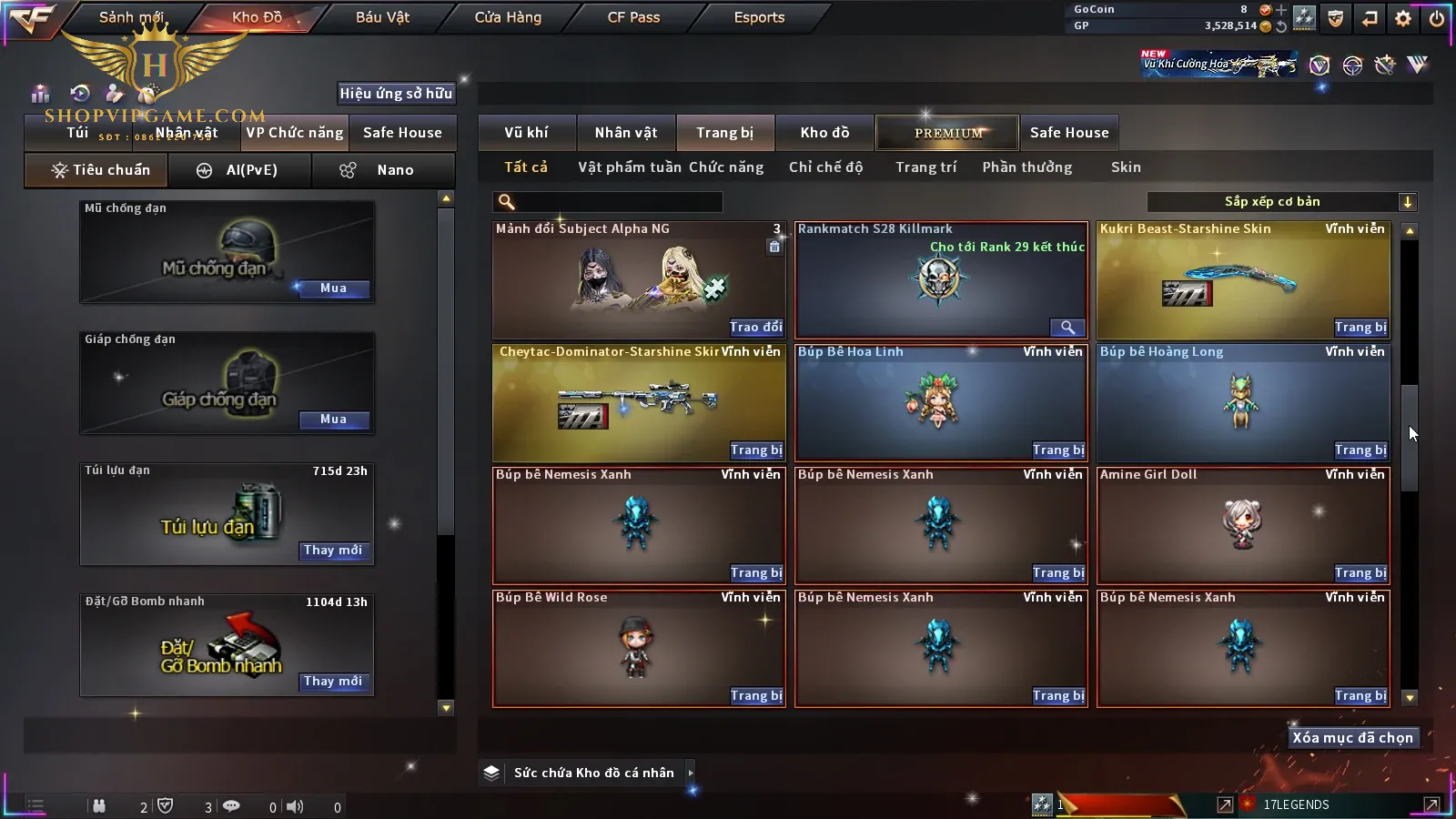Viewport: 1456px width, 819px height.
Task: Buy the Mũ chống đạn helmet
Action: click(x=333, y=288)
